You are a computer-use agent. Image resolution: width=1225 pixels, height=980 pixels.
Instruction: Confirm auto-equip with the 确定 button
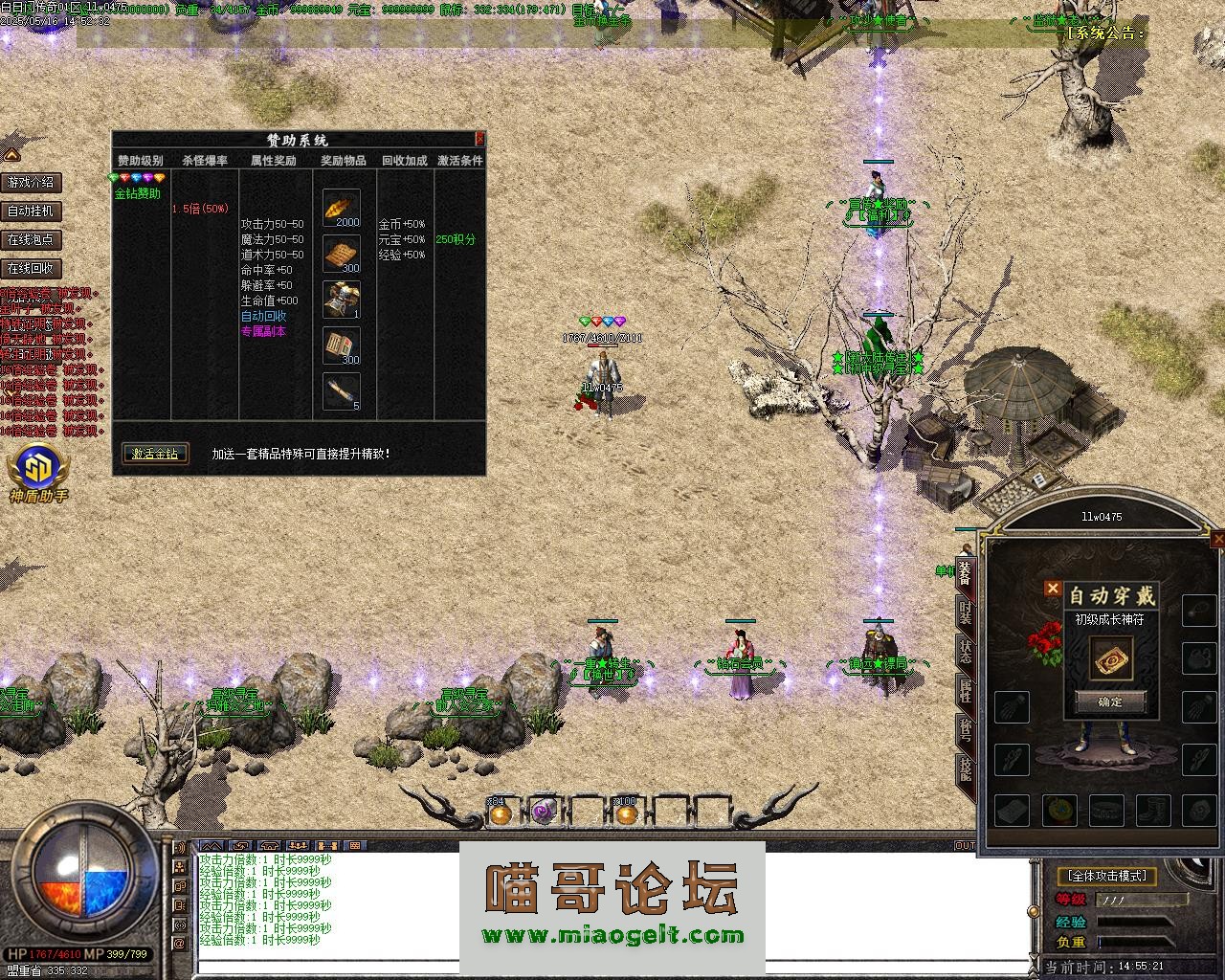tap(1109, 702)
